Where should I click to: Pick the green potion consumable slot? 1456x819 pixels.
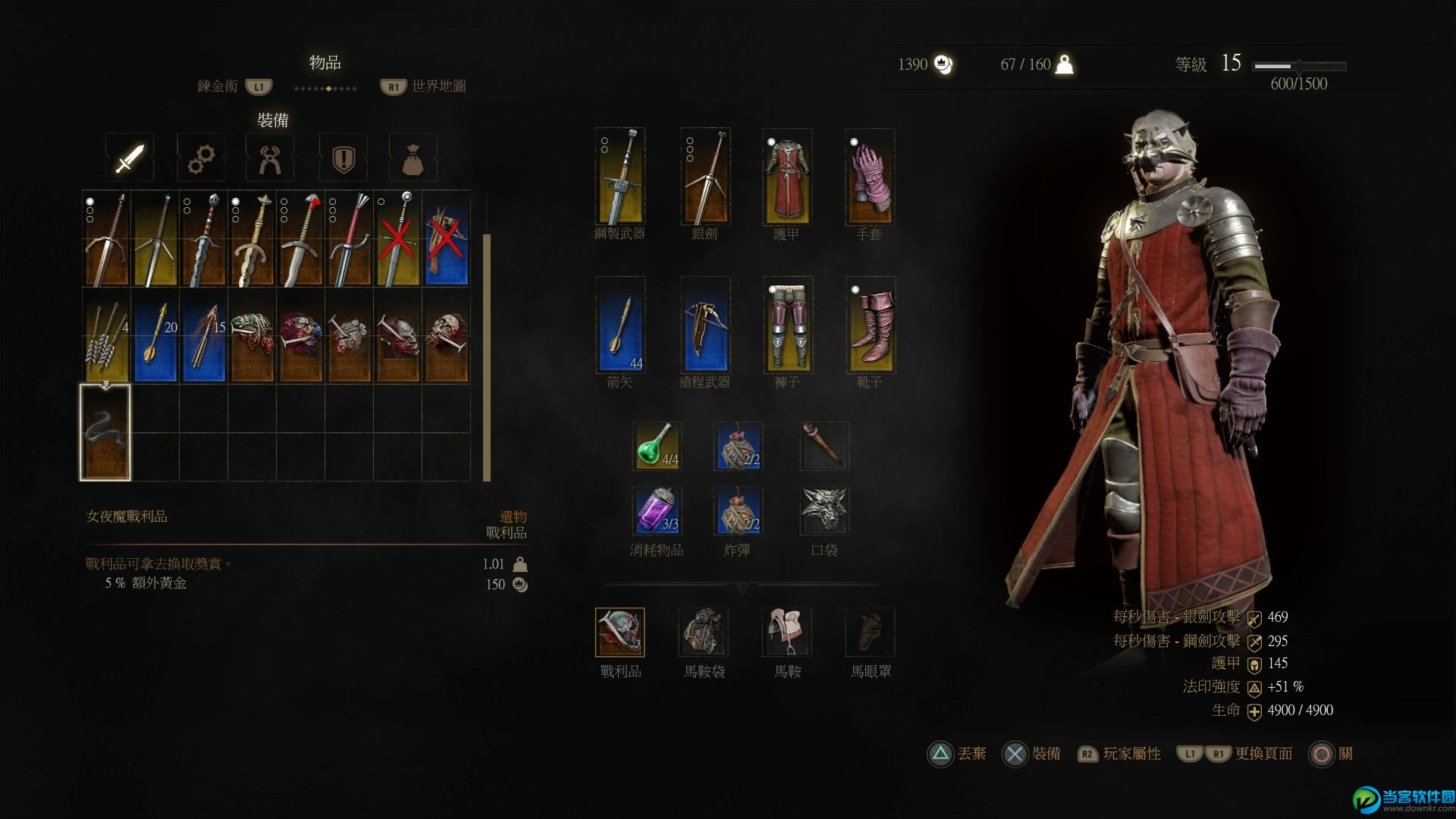point(657,446)
